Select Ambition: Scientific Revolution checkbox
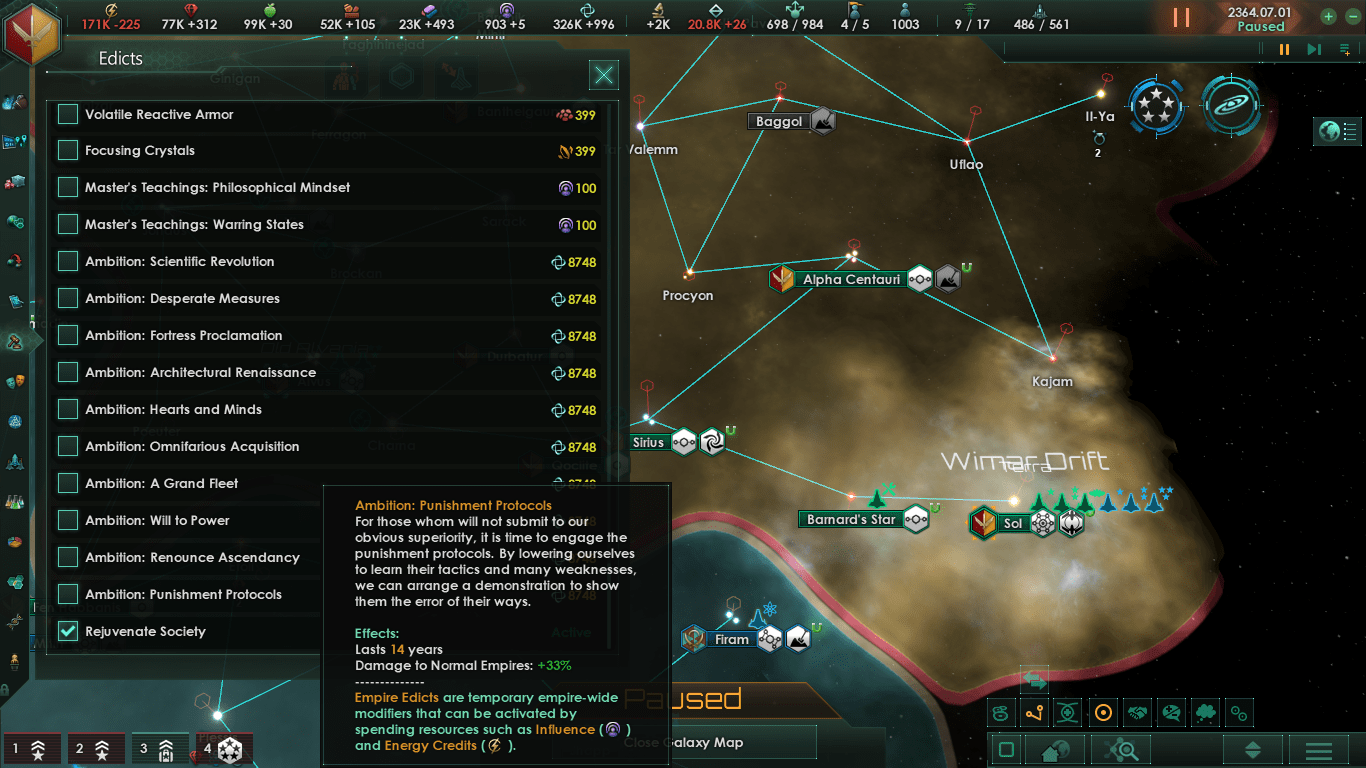 coord(68,262)
